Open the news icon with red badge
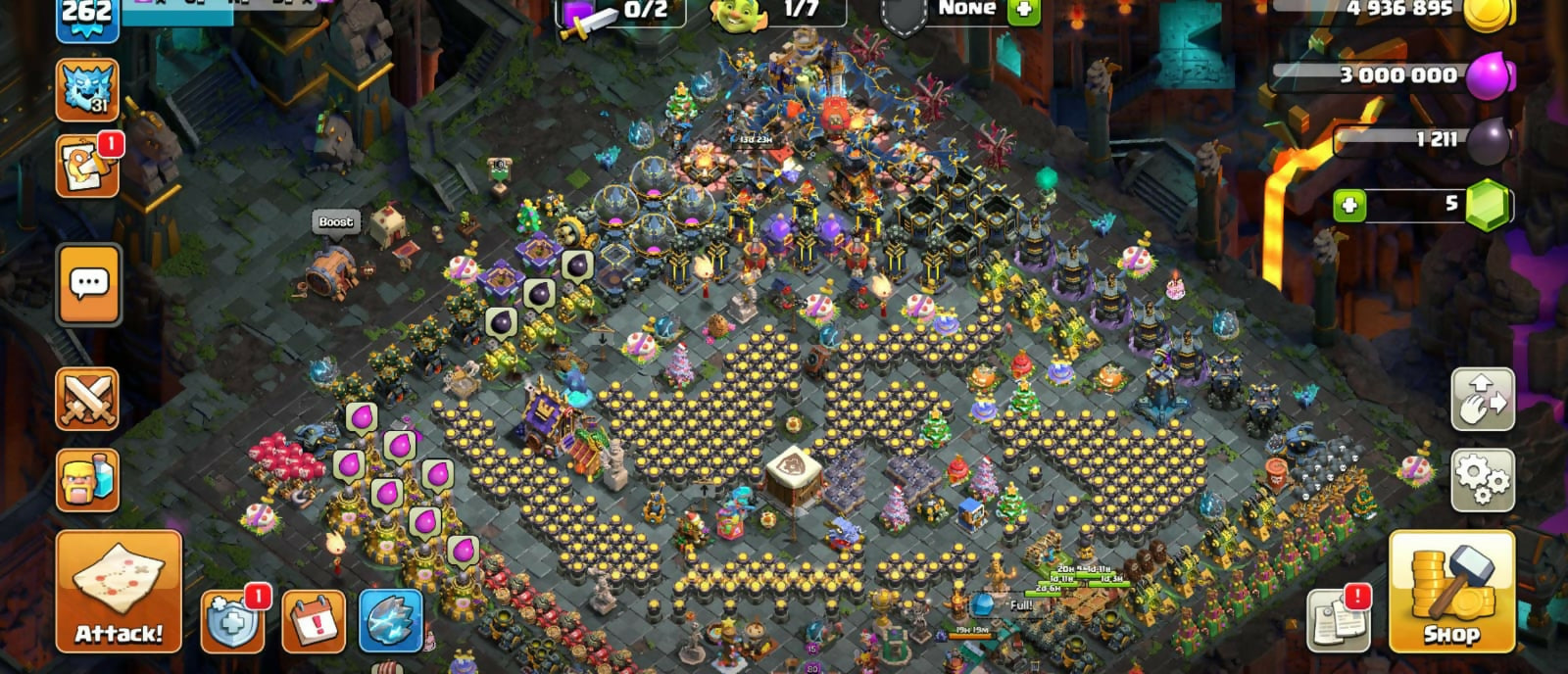Image resolution: width=1568 pixels, height=674 pixels. click(x=87, y=167)
